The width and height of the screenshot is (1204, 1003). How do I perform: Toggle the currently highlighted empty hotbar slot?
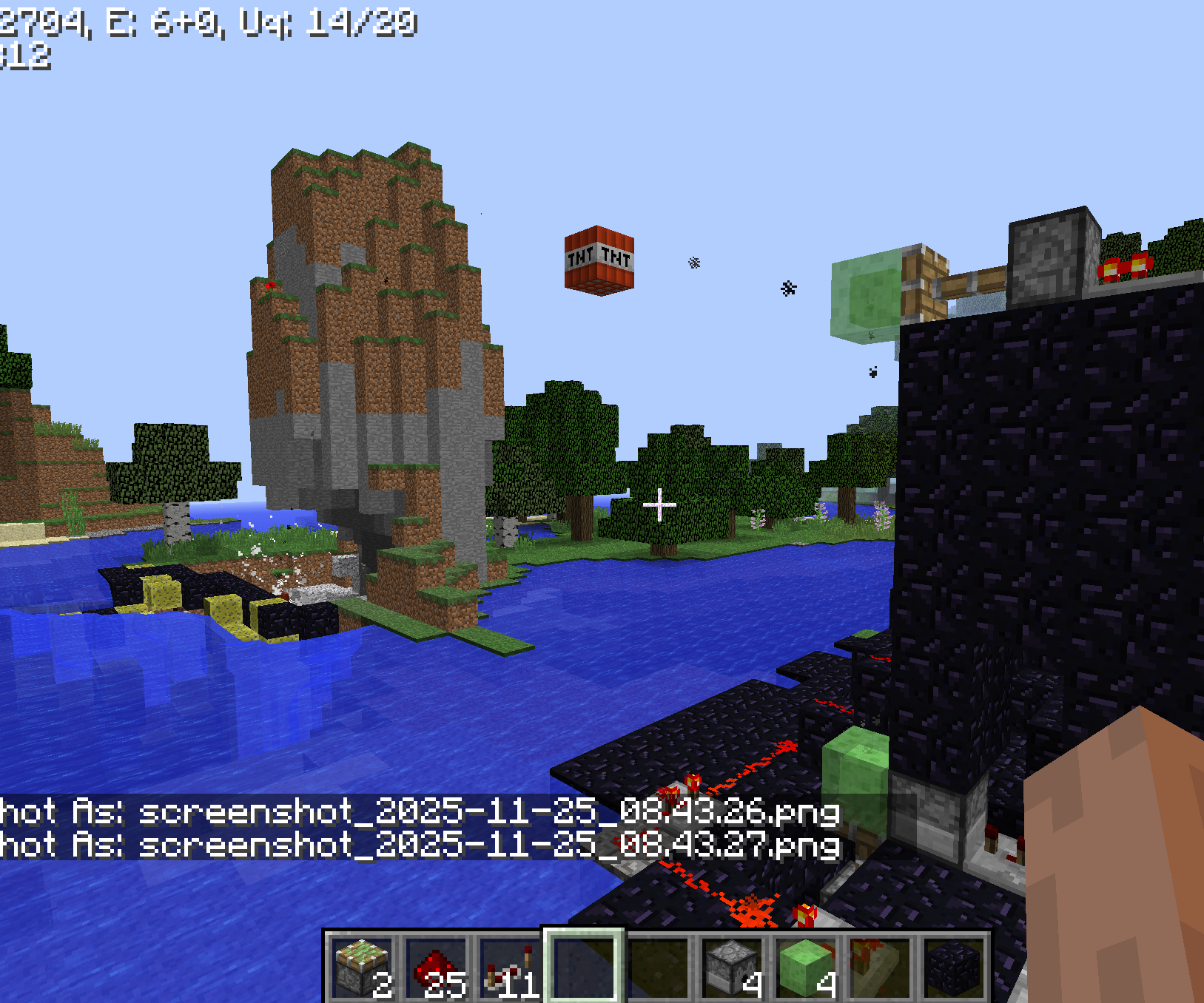(588, 962)
